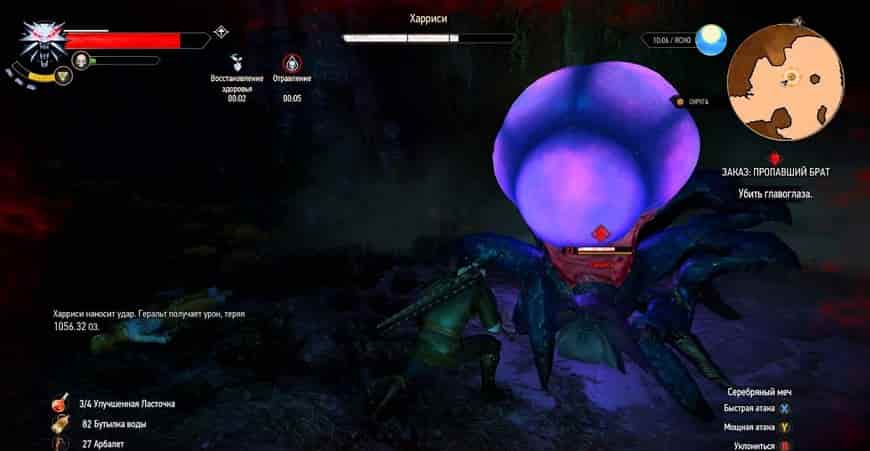Select the Бутылка воды item slot

61,424
